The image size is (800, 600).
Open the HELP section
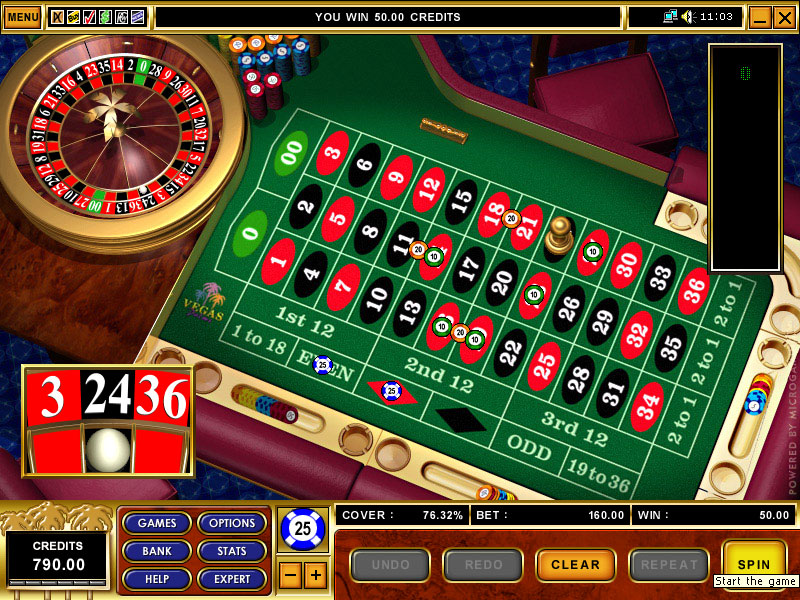click(x=157, y=579)
